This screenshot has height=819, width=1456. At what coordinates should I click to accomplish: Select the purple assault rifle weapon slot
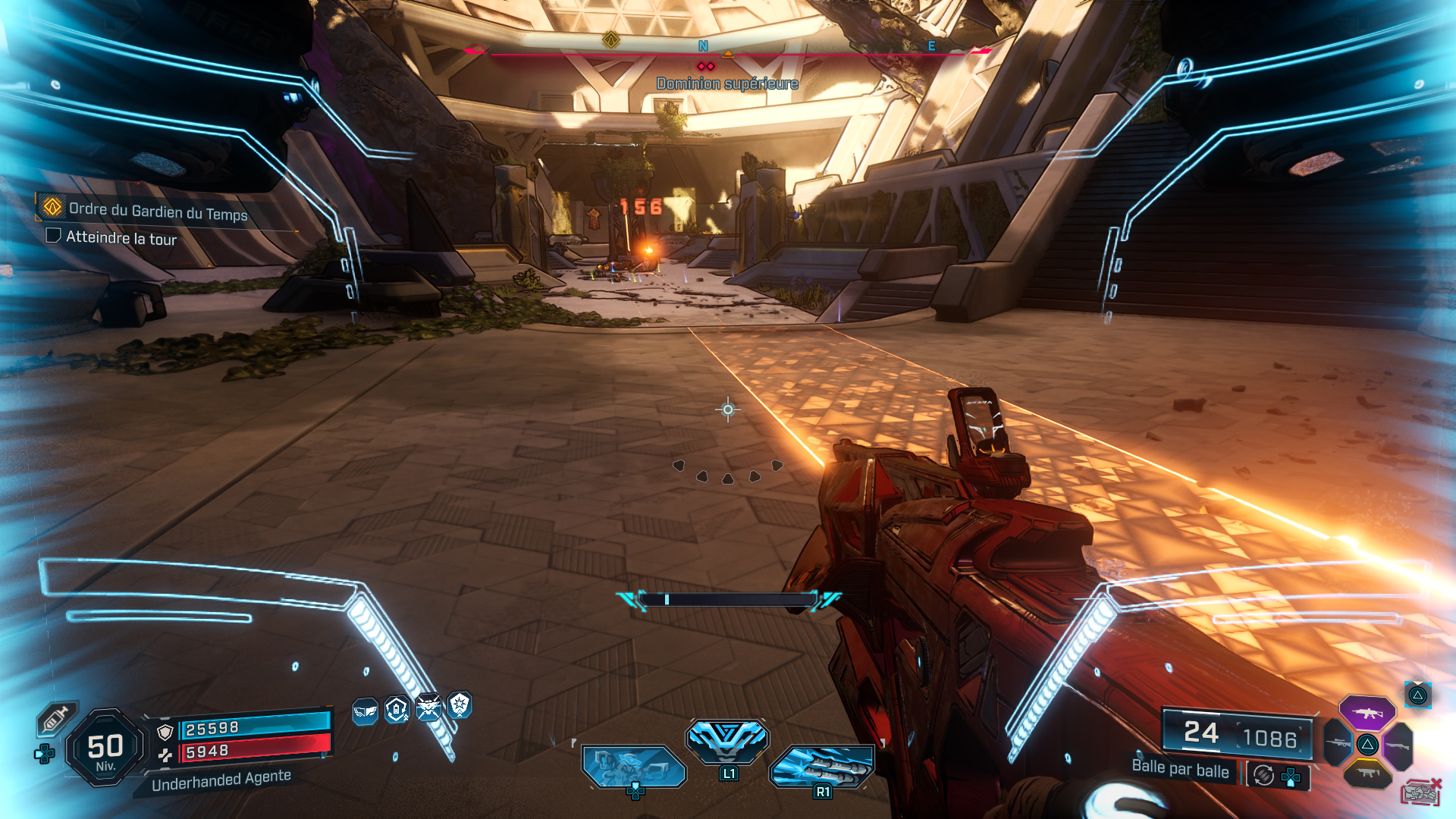(x=1367, y=714)
